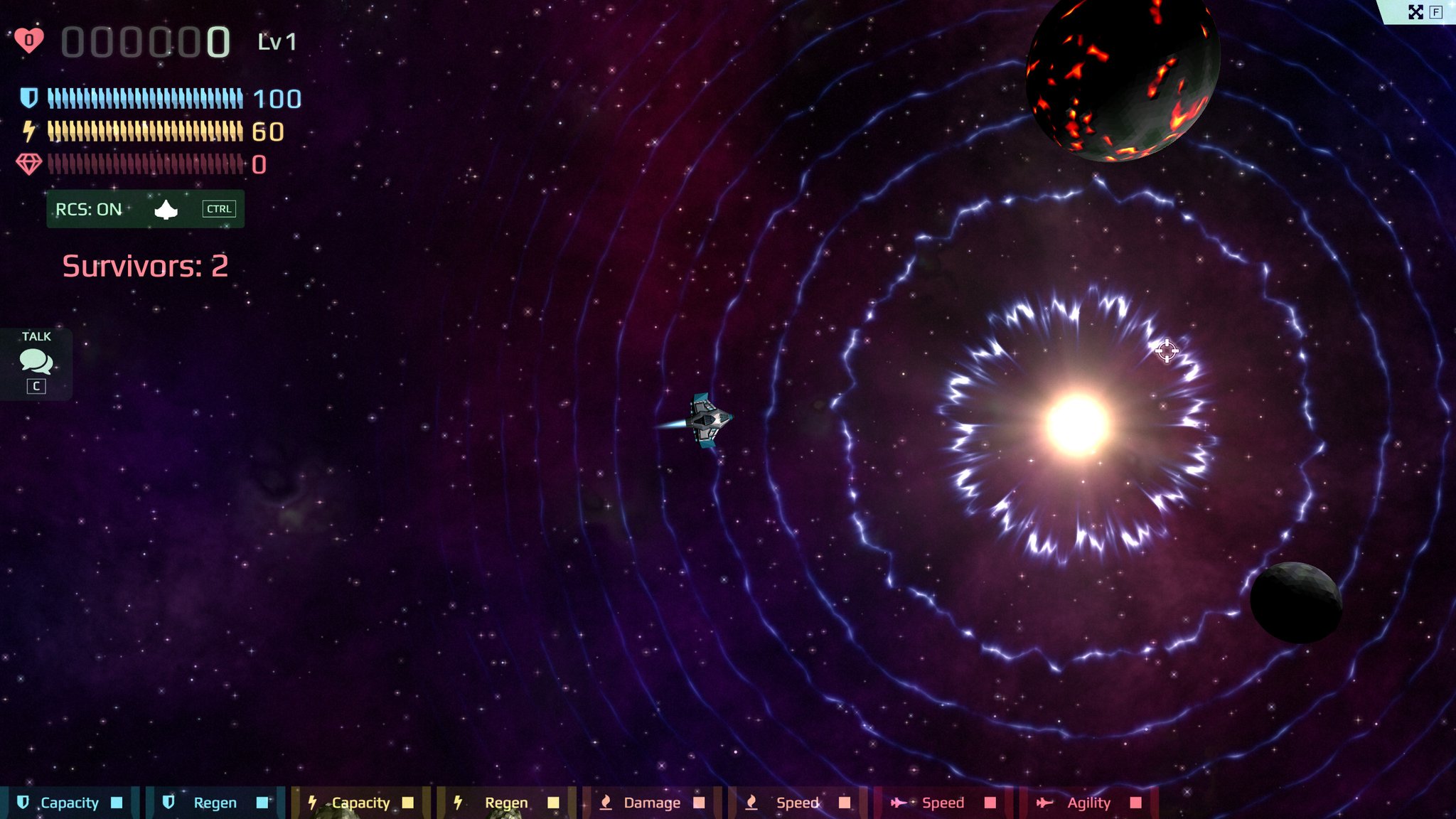Click the fullscreen expand icon

coord(1416,11)
